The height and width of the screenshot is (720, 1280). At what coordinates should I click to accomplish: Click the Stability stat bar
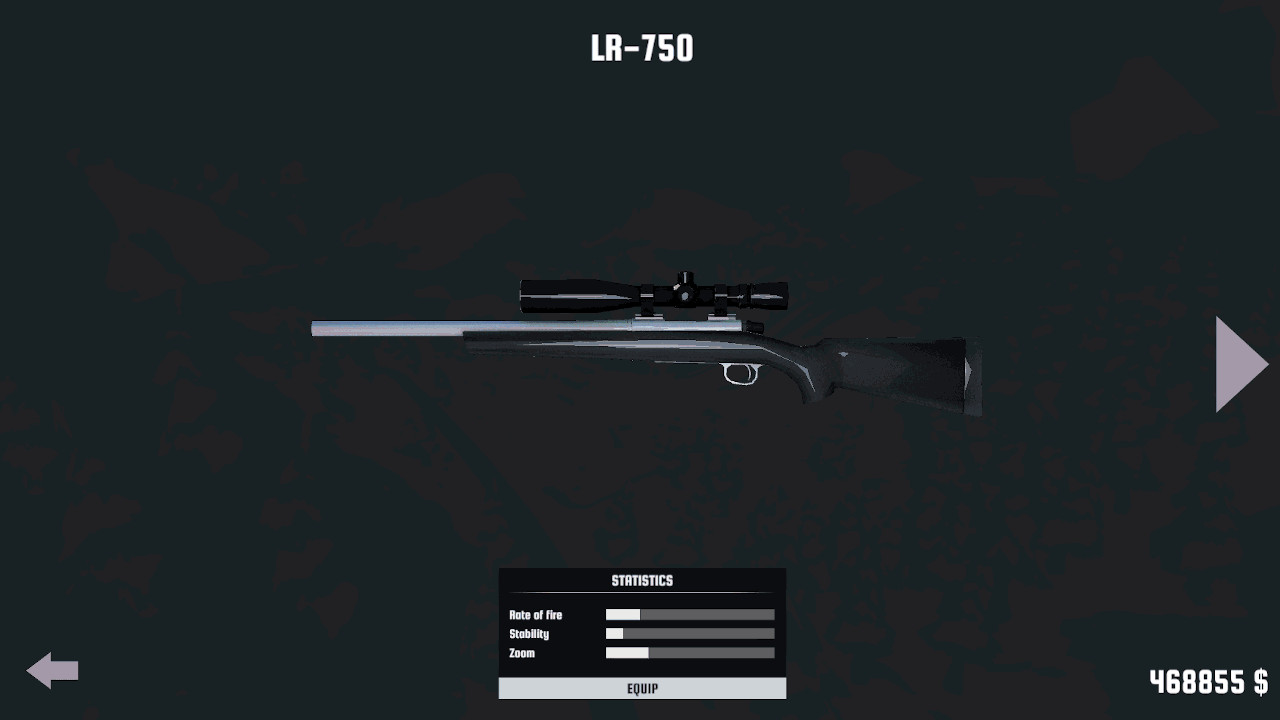(x=689, y=633)
